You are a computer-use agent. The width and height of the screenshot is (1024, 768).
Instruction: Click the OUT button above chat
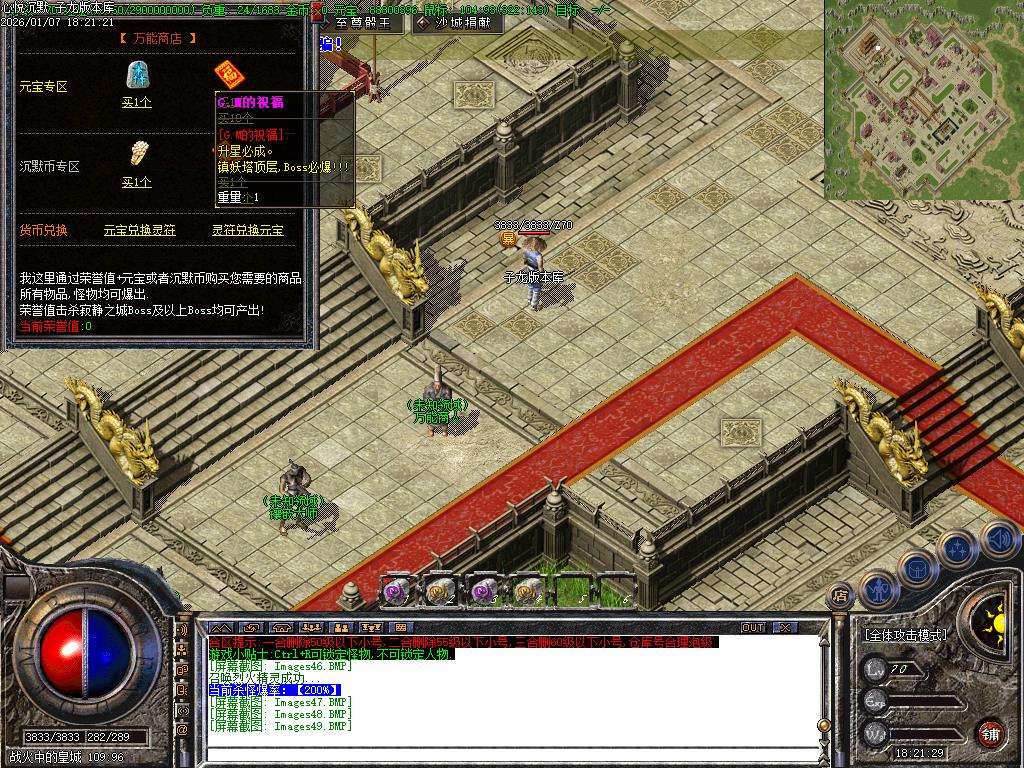[753, 627]
